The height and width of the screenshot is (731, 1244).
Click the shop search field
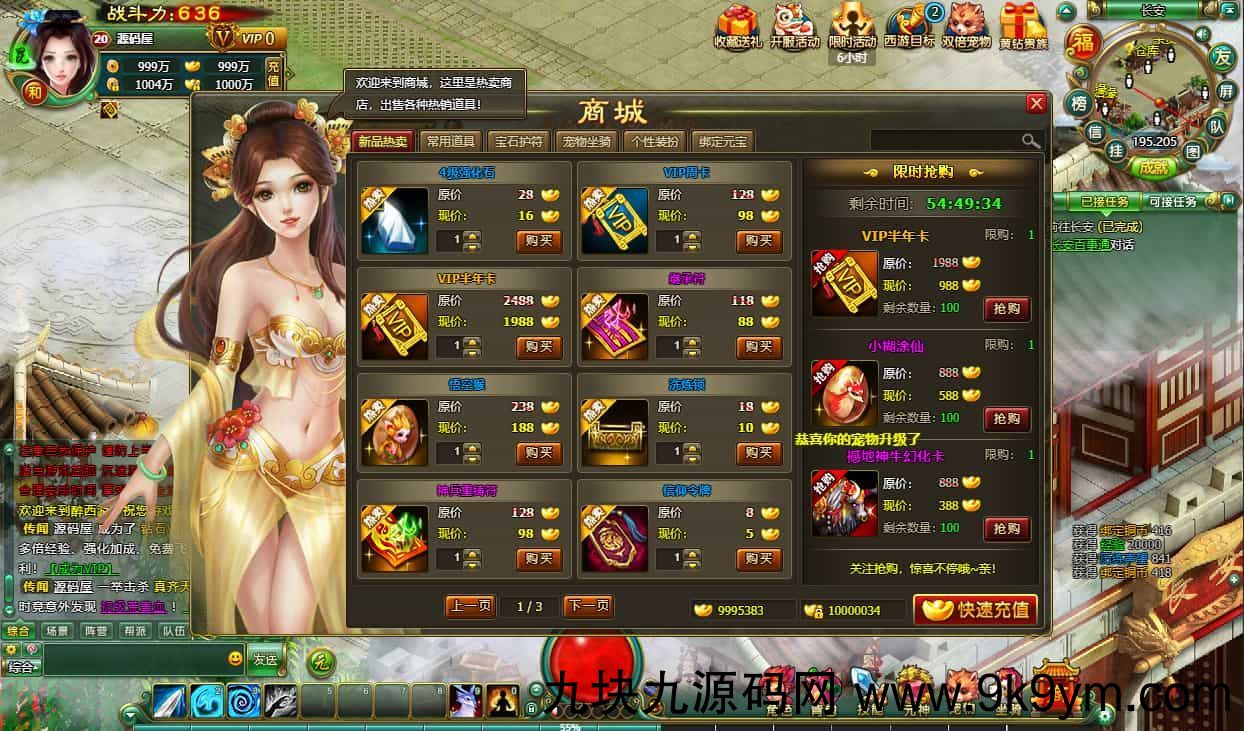[945, 141]
